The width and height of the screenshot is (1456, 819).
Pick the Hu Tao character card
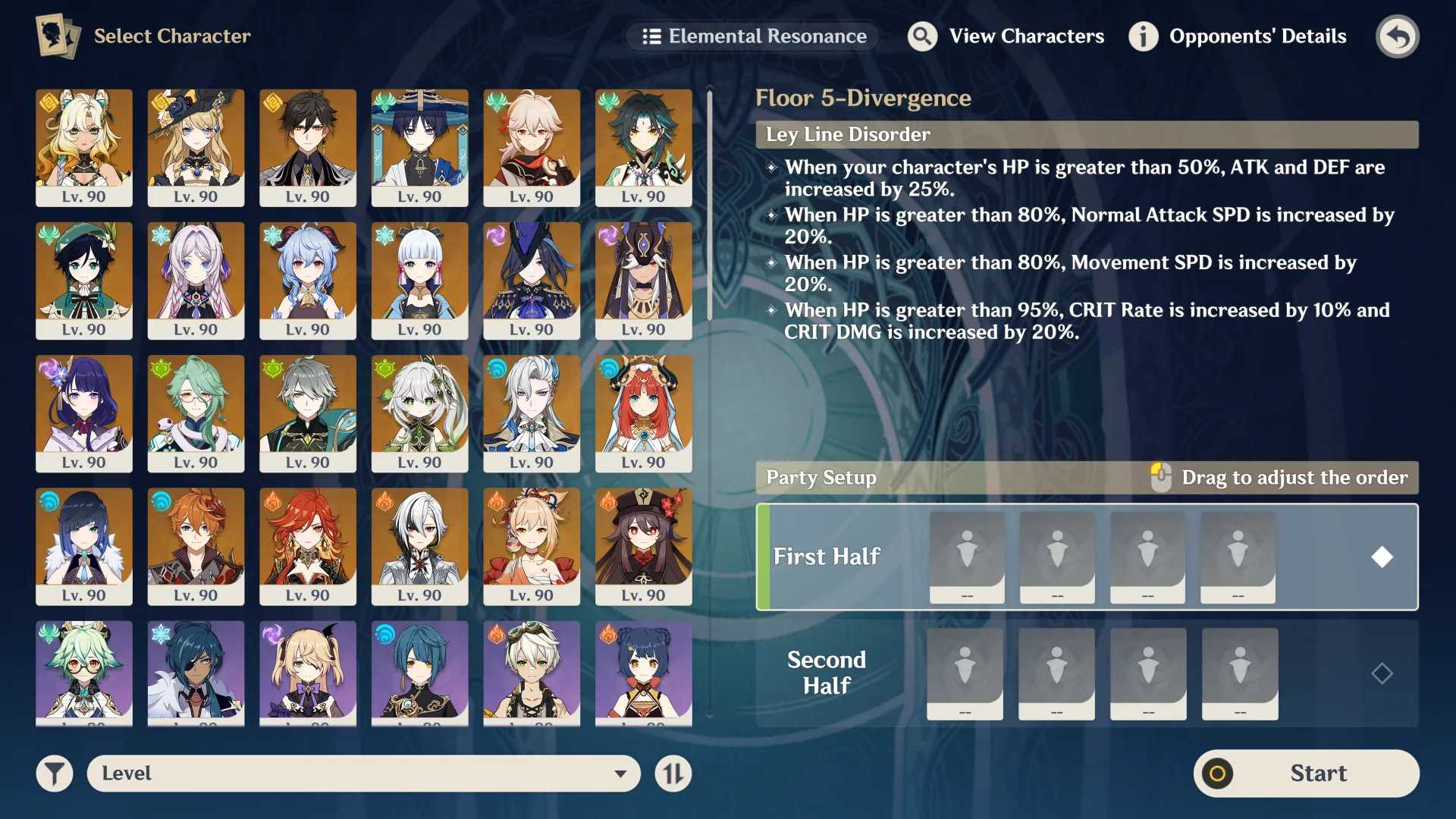click(644, 546)
